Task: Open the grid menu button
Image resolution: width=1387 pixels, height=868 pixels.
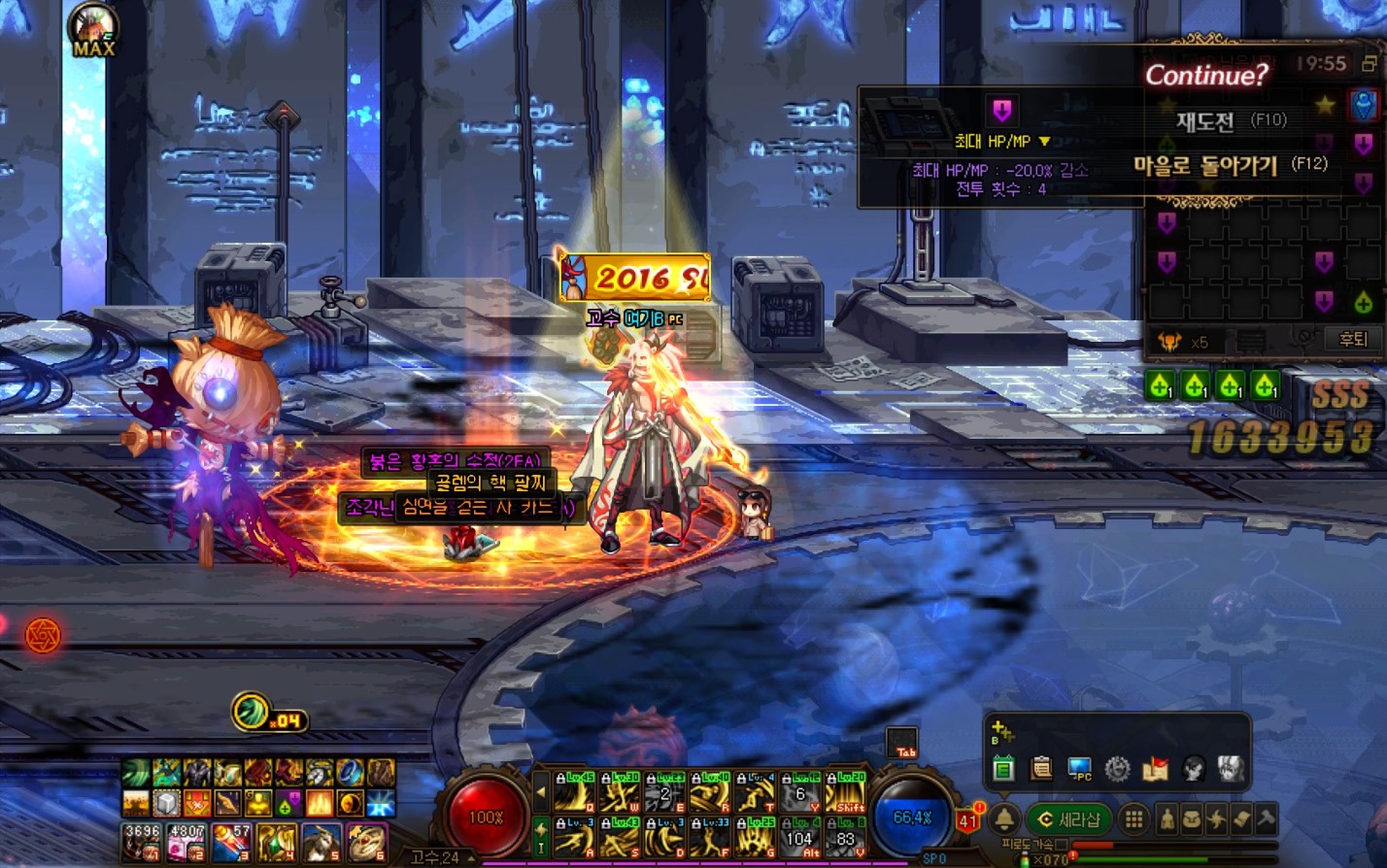Action: click(1133, 819)
